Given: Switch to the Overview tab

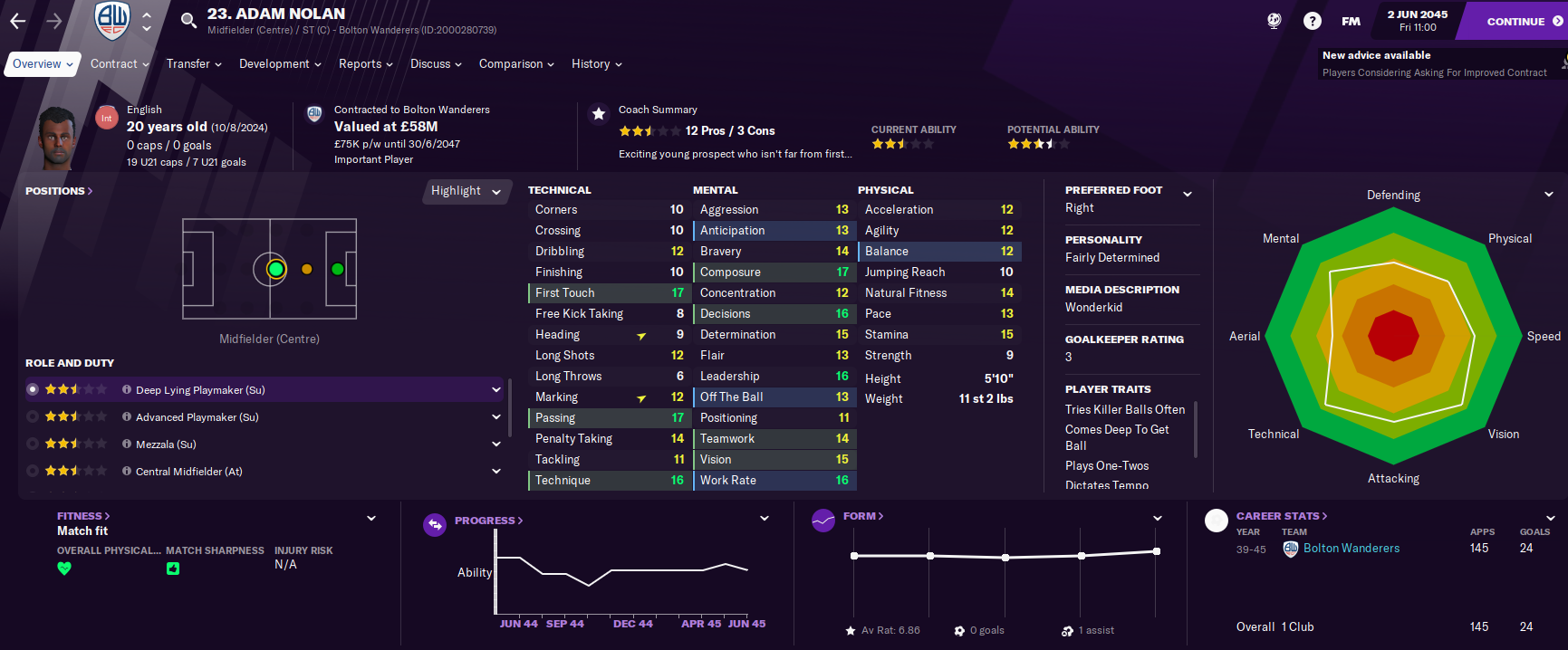Looking at the screenshot, I should pos(43,64).
